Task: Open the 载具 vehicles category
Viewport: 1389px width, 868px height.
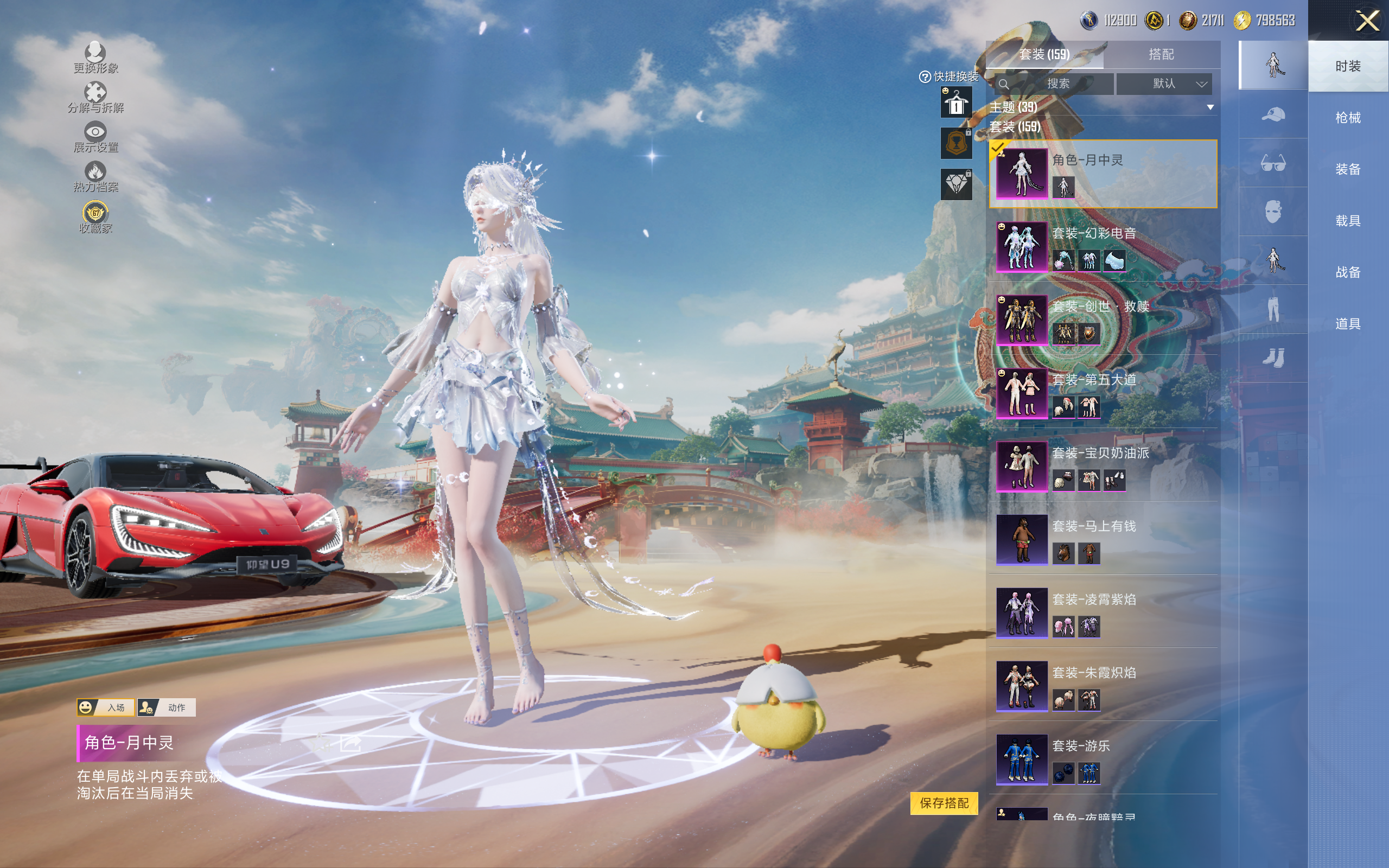Action: pyautogui.click(x=1348, y=220)
